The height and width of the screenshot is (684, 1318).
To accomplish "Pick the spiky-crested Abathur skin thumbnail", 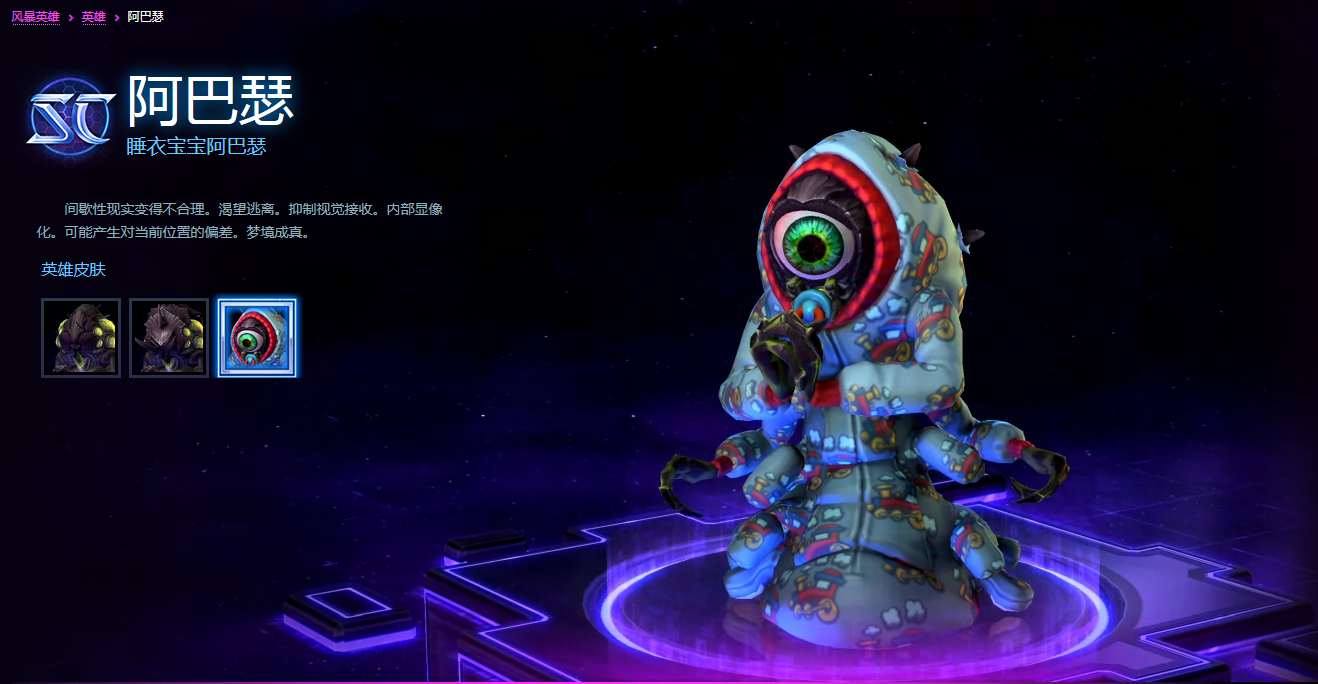I will (169, 338).
